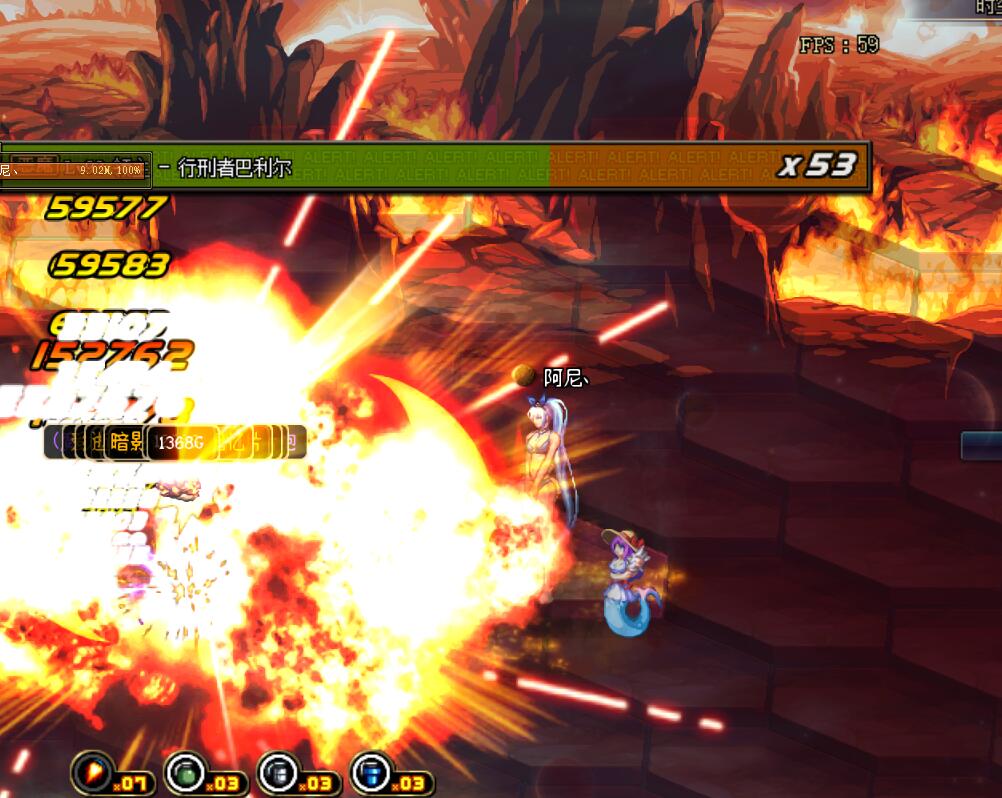
Task: Select the flame bullet ammo icon
Action: (92, 772)
